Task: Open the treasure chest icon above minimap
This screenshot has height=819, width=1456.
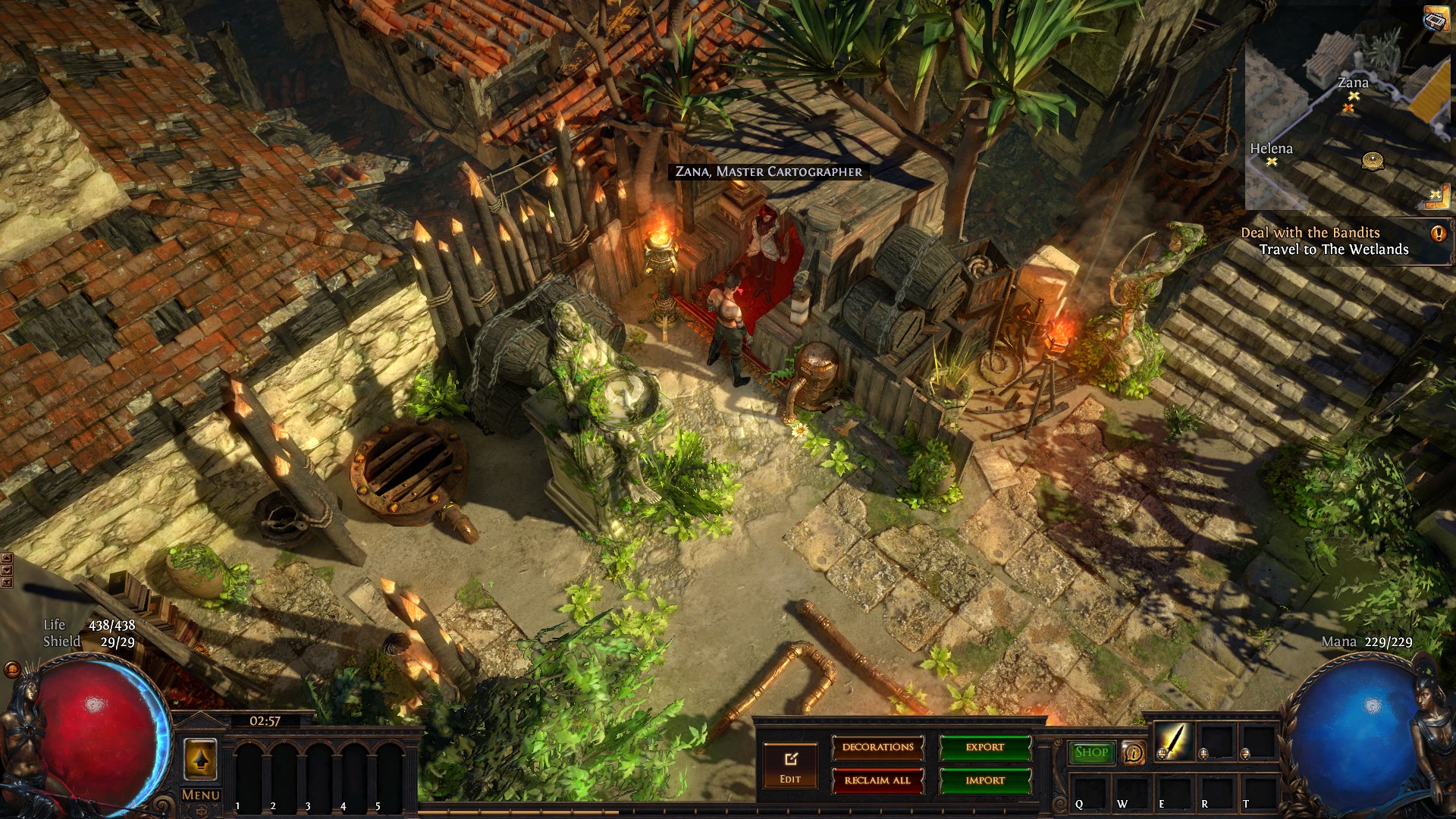Action: pyautogui.click(x=1437, y=18)
